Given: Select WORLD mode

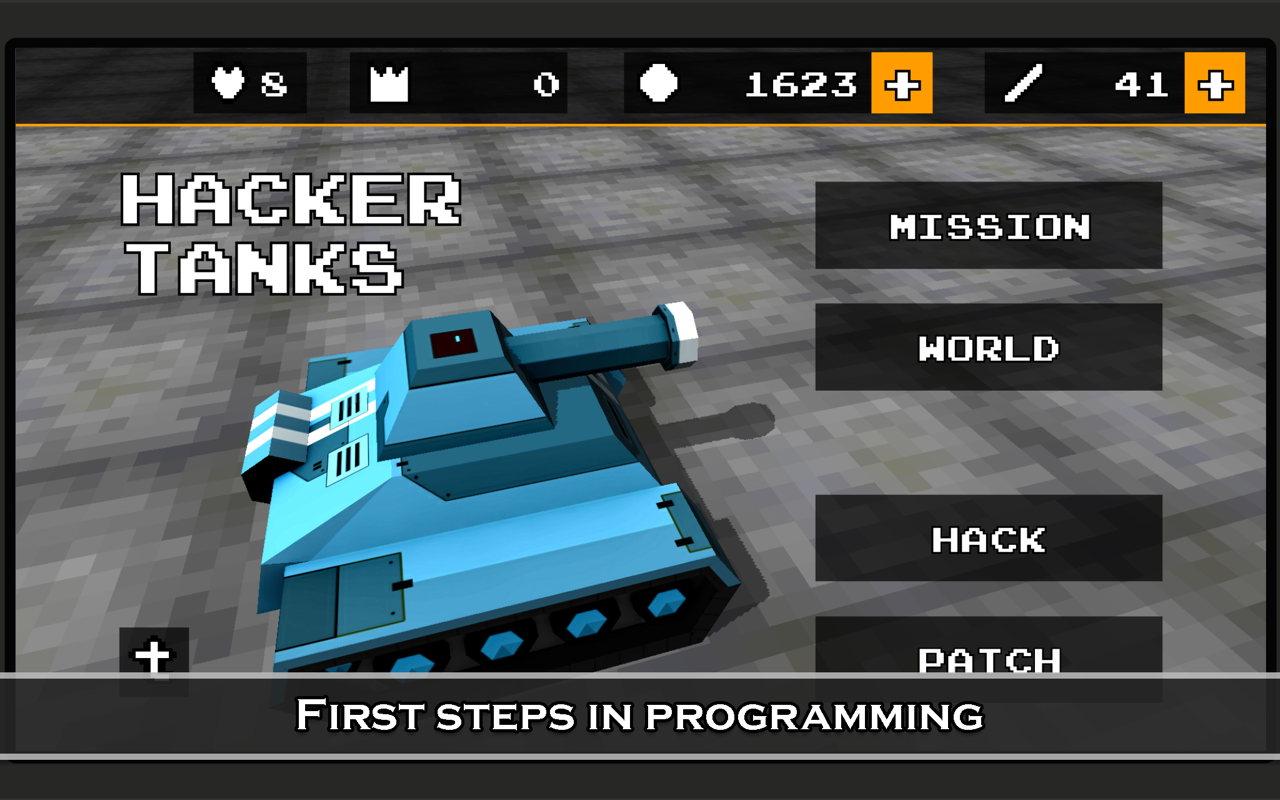Looking at the screenshot, I should click(x=989, y=348).
